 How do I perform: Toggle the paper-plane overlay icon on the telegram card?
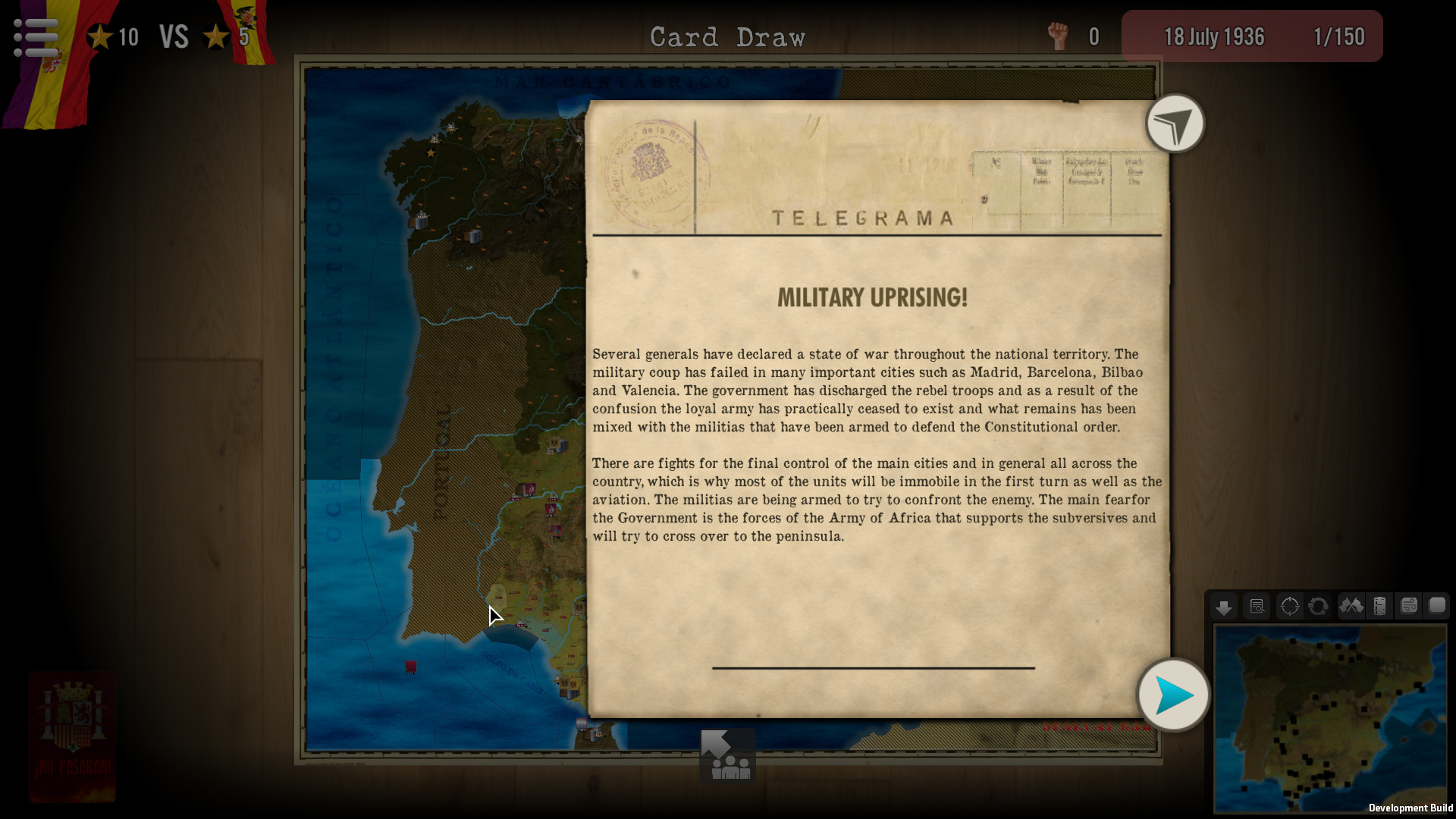click(x=1174, y=124)
